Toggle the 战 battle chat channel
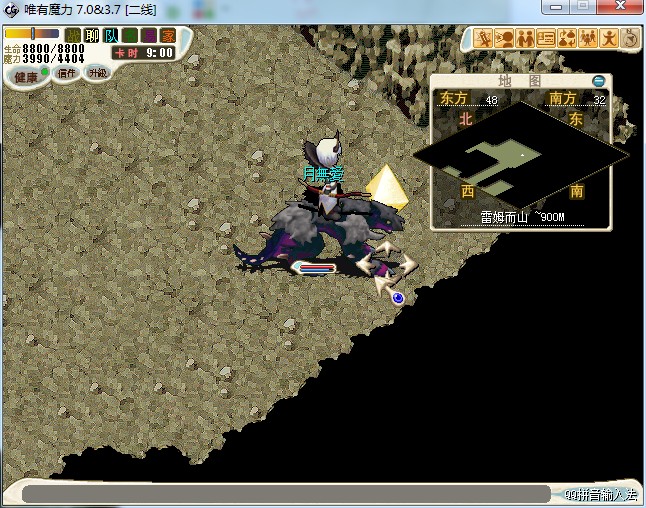Image resolution: width=646 pixels, height=508 pixels. tap(72, 35)
